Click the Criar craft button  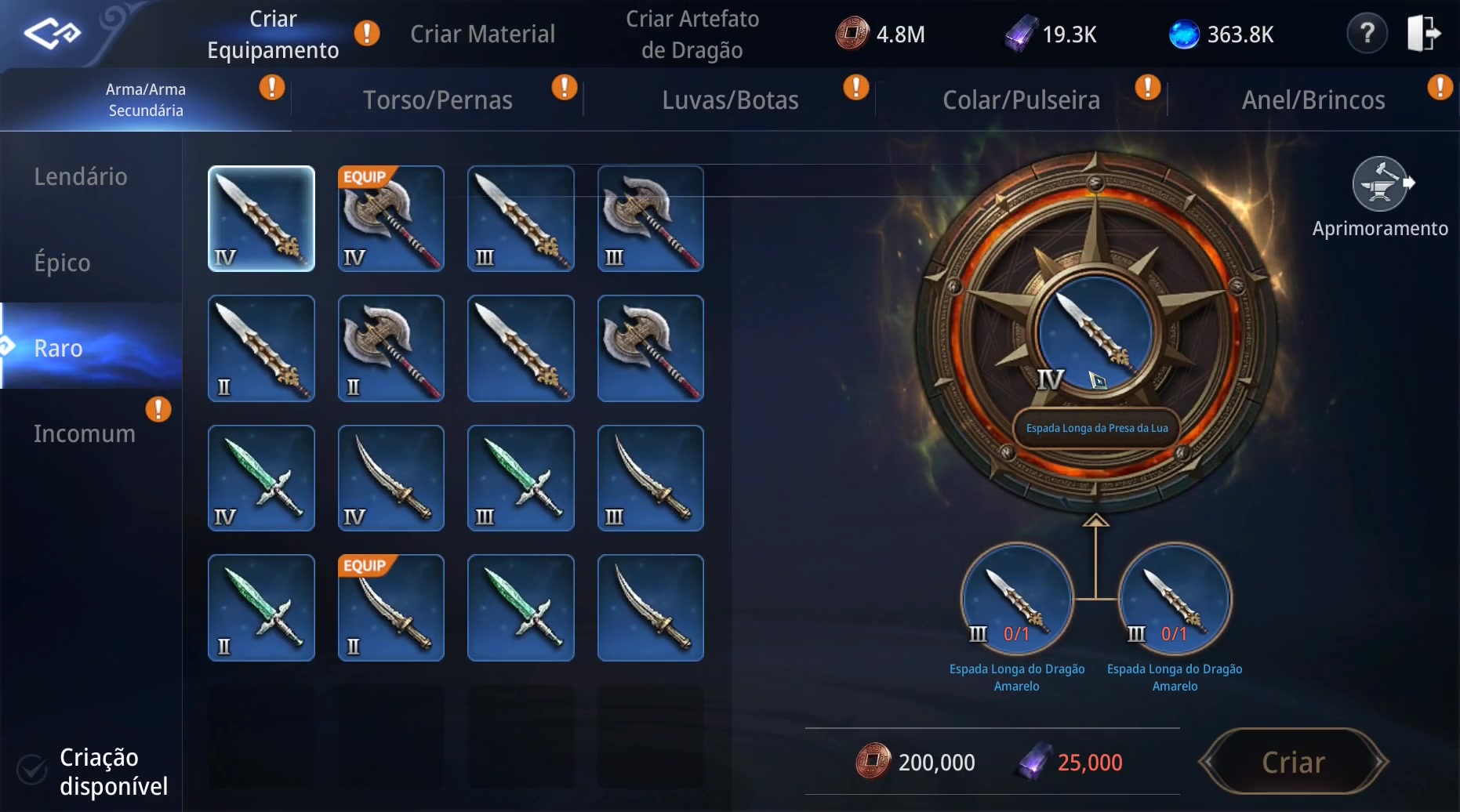tap(1293, 762)
